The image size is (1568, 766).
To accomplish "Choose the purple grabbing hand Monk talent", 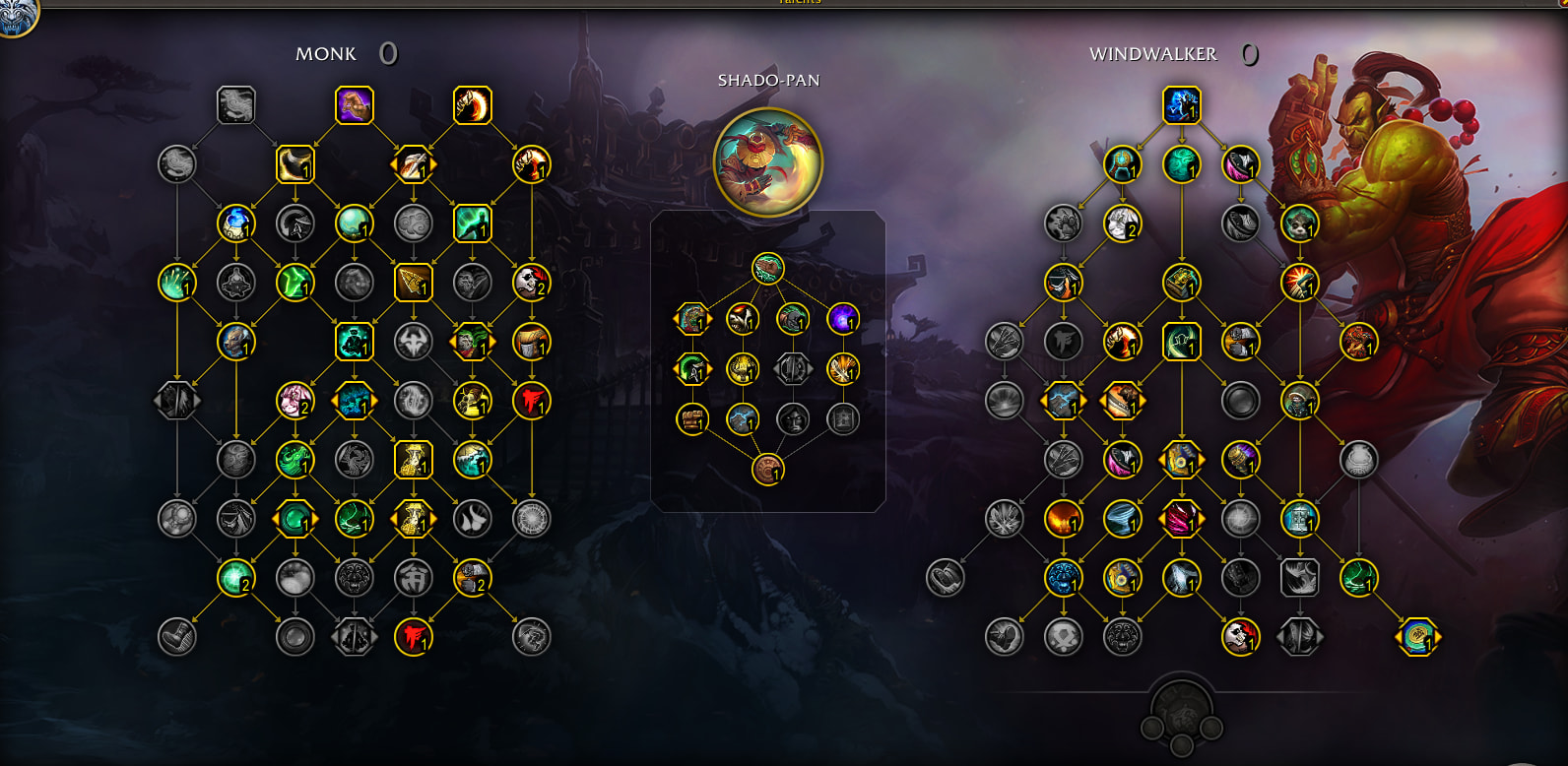I will (355, 105).
